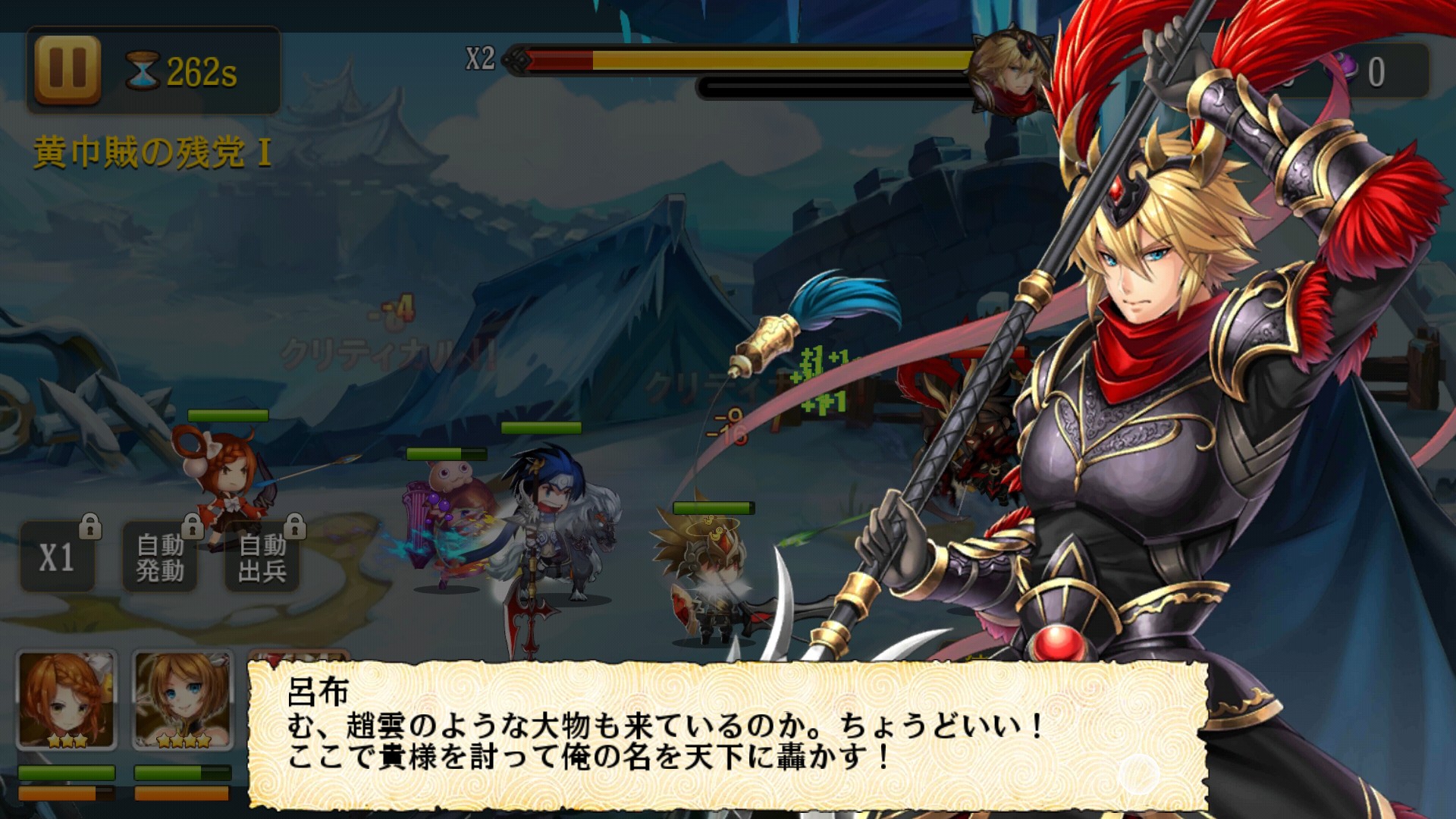
Task: Advance the 呂布 dialogue box
Action: (726, 734)
